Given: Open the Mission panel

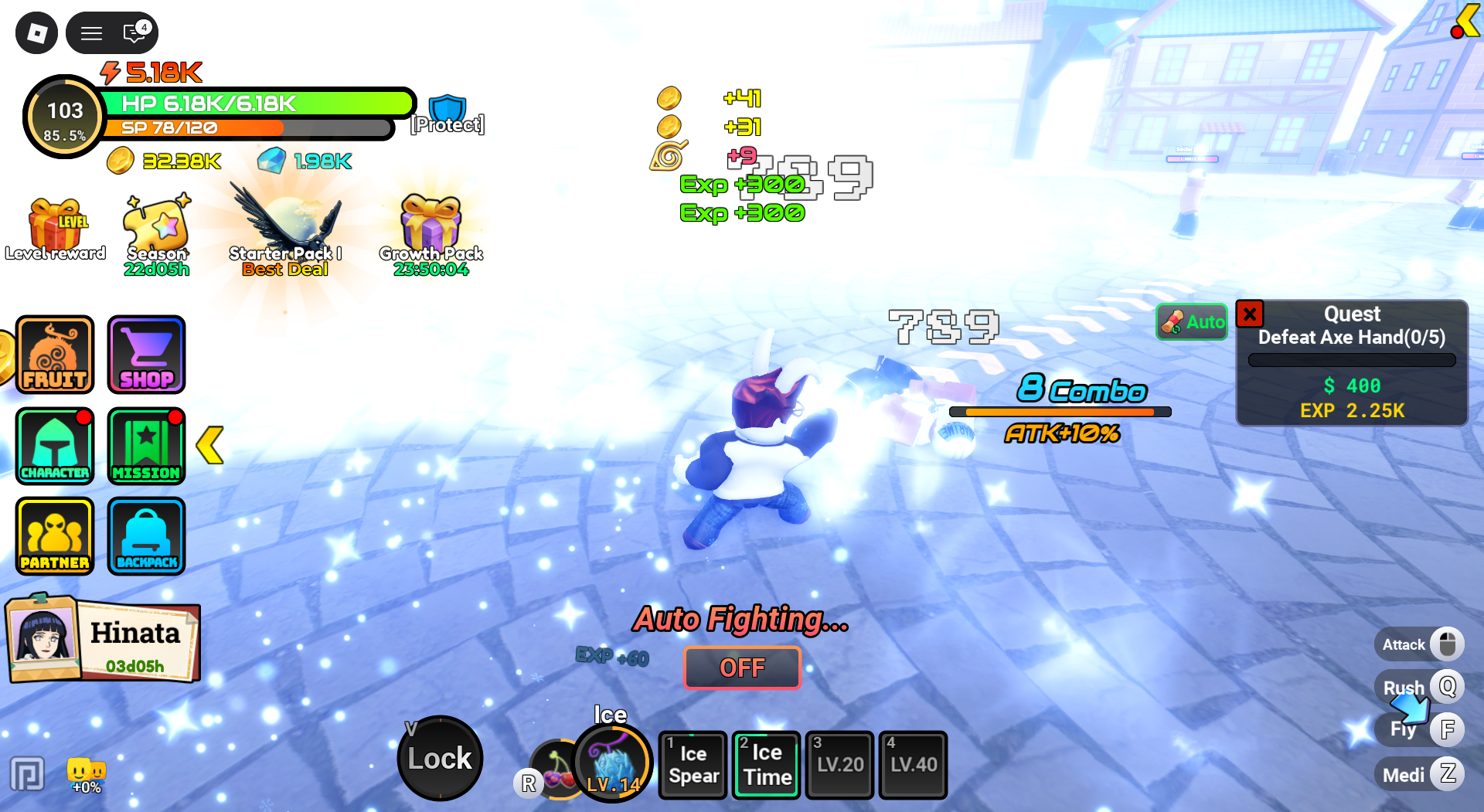Looking at the screenshot, I should point(146,446).
